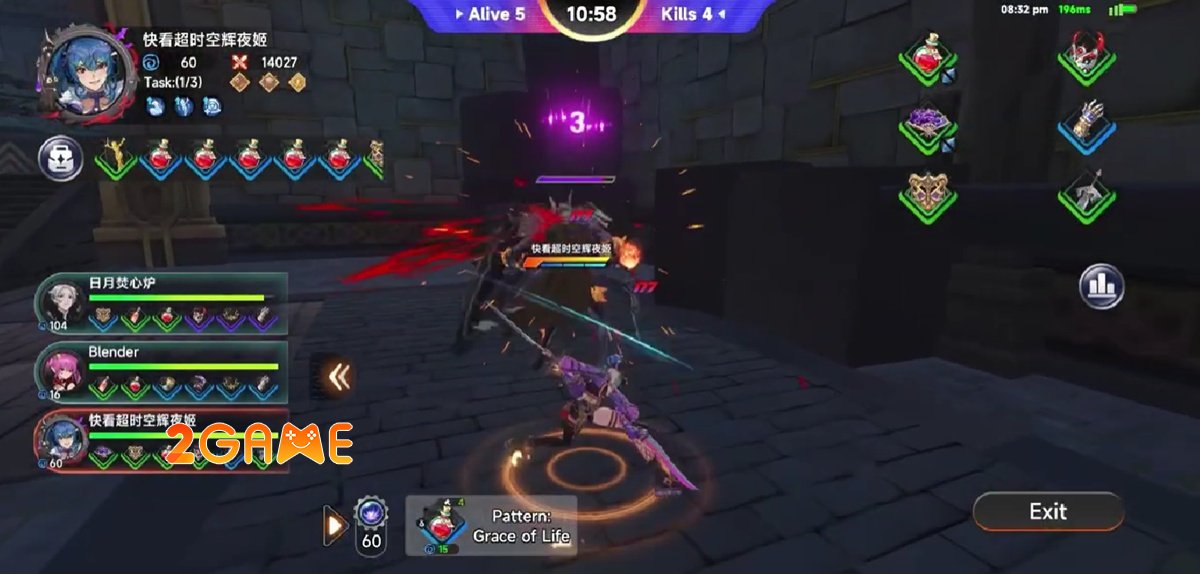
Task: Select the red horned helmet equipment icon
Action: coord(1087,55)
